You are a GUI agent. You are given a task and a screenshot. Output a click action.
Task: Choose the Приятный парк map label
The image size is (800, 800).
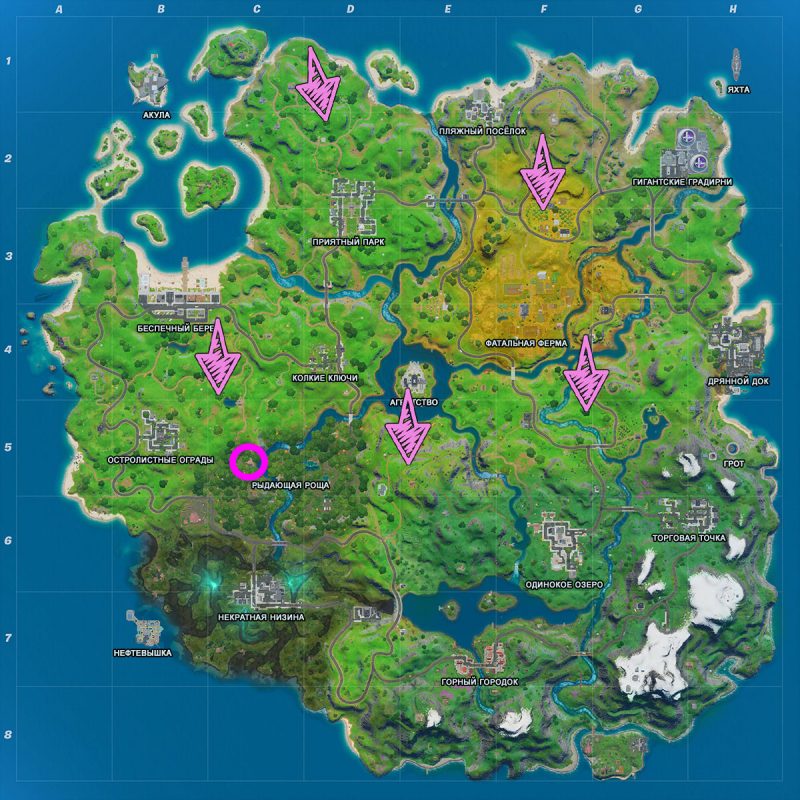tap(347, 242)
